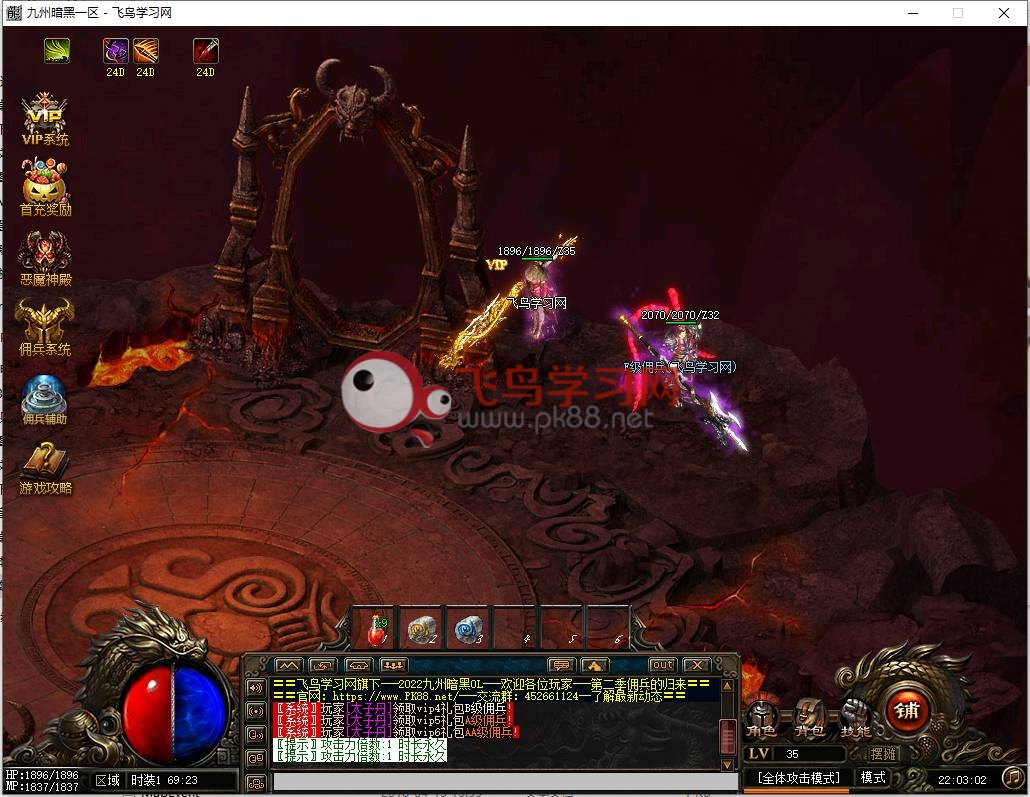The height and width of the screenshot is (797, 1030).
Task: Open the 技能 skills panel
Action: 856,717
